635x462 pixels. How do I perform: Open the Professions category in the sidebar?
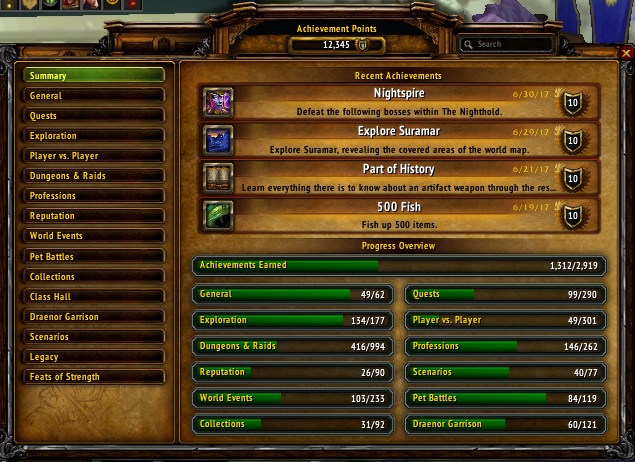94,196
